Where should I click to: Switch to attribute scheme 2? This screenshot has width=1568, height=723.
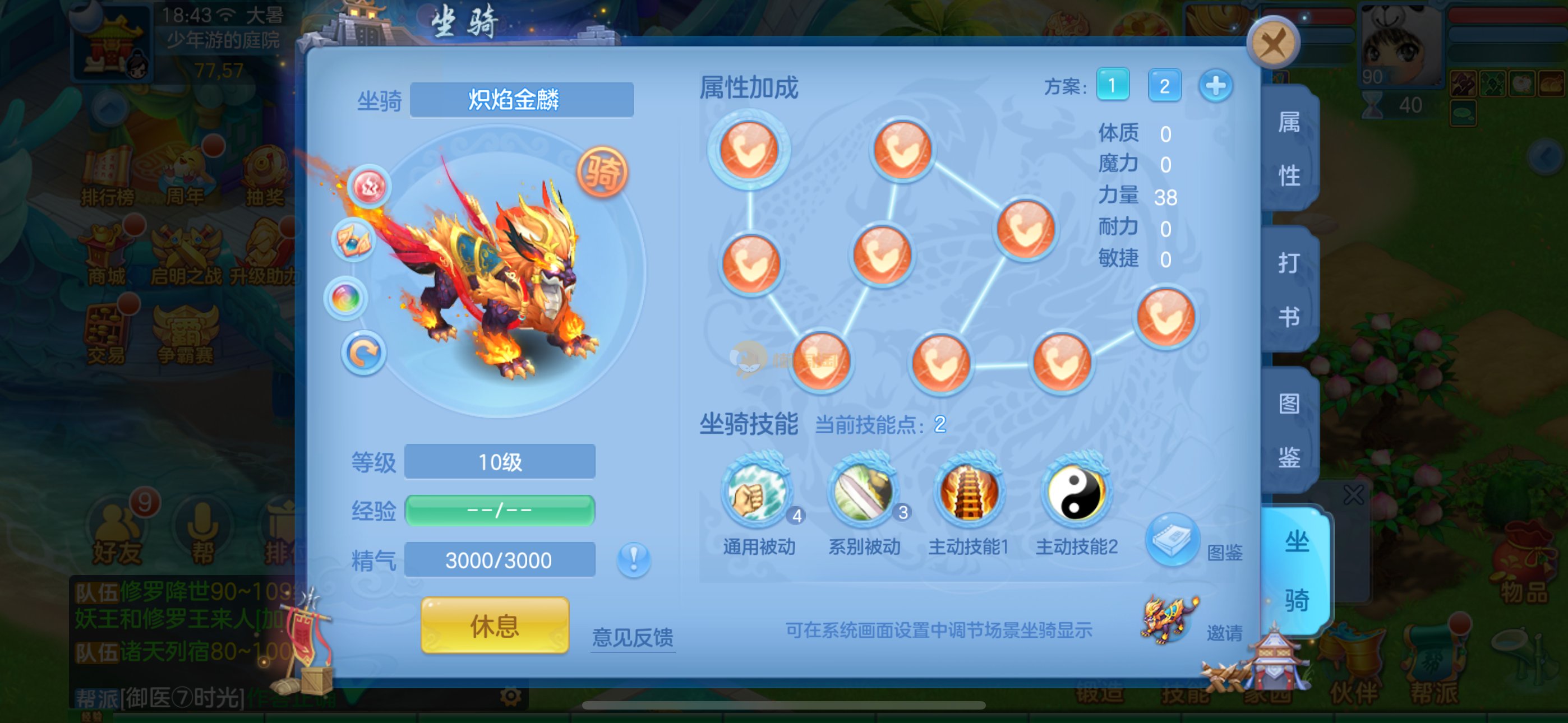(x=1164, y=85)
